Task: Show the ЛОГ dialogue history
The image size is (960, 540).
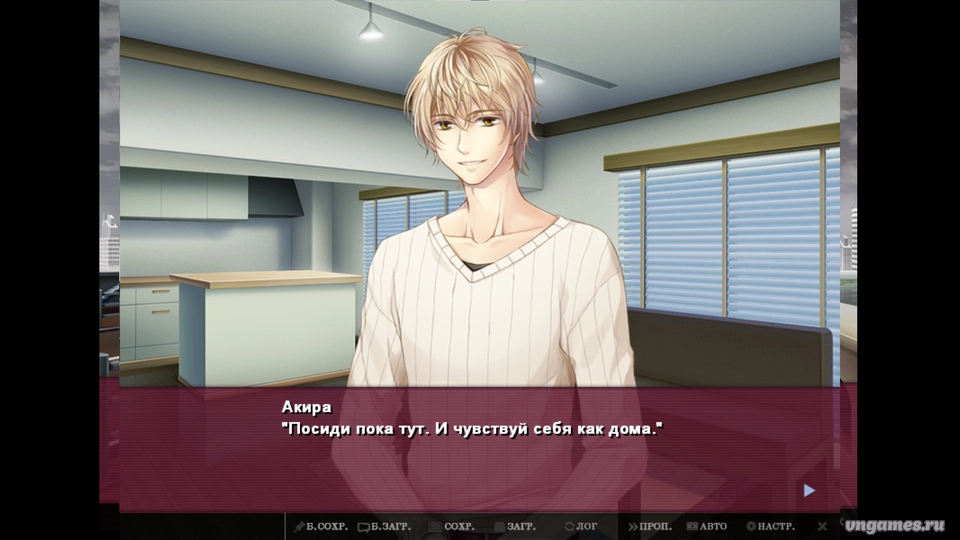Action: click(582, 526)
